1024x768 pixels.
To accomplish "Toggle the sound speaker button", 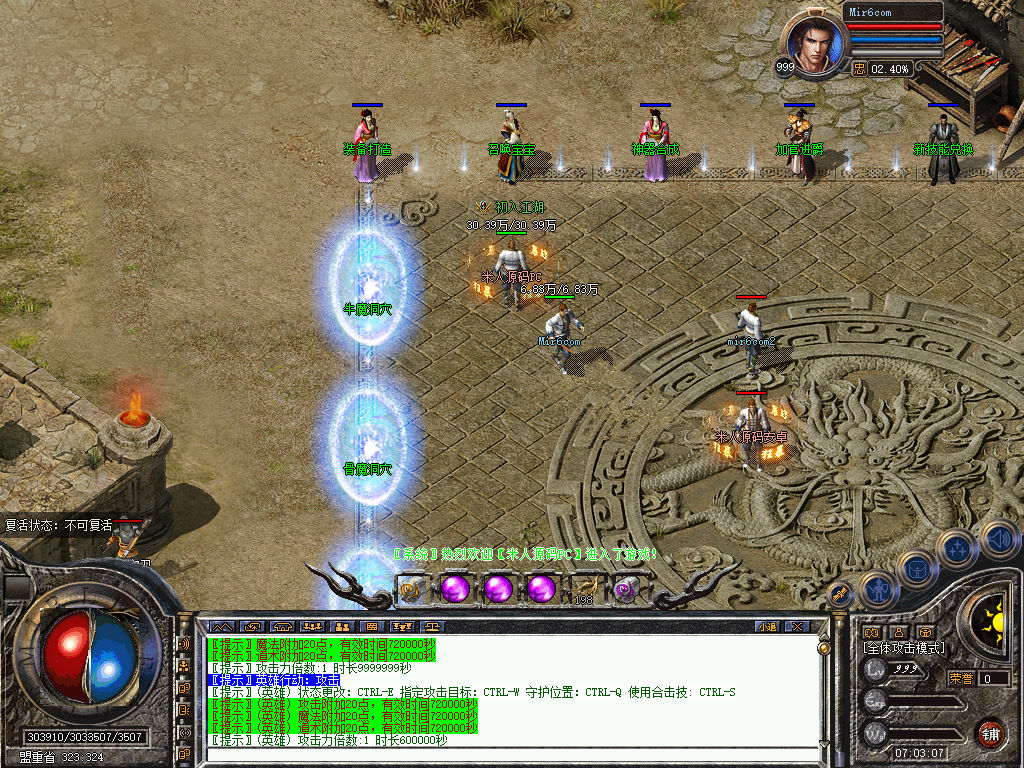I will 998,540.
